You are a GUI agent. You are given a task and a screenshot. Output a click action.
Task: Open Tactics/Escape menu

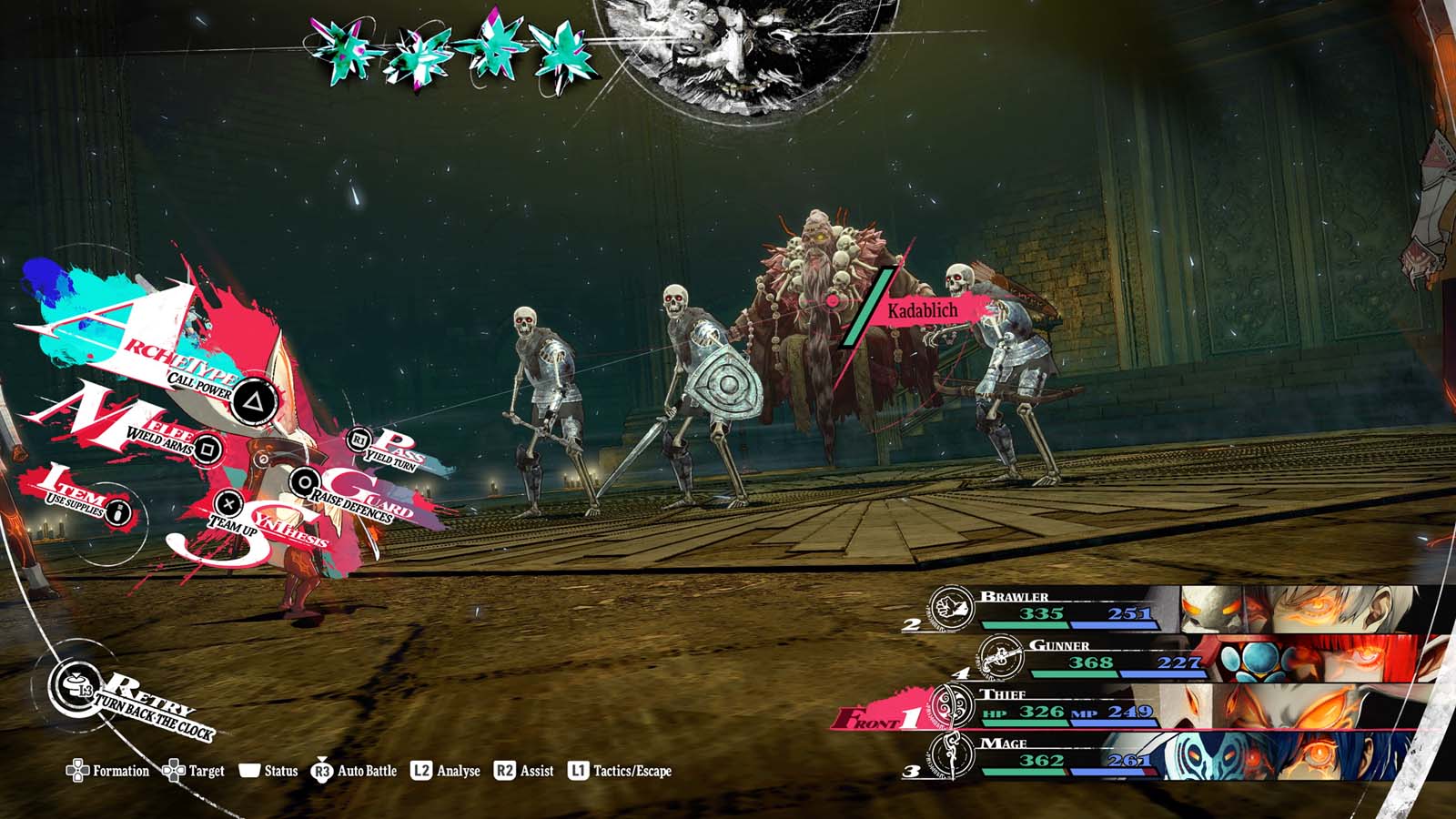pos(621,771)
